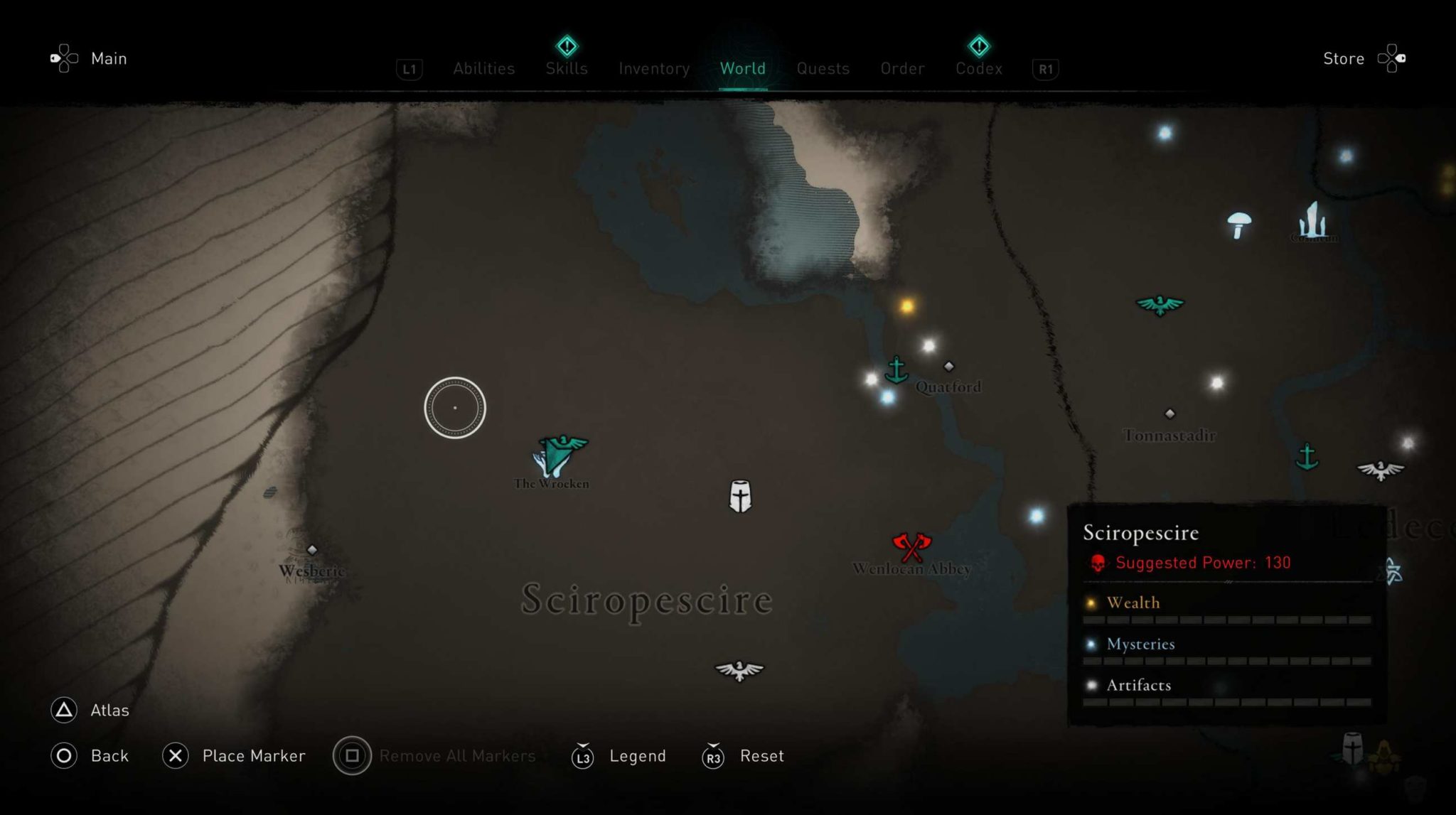Select the blue mystery dot below Tonnastadir
This screenshot has height=815, width=1456.
1034,516
